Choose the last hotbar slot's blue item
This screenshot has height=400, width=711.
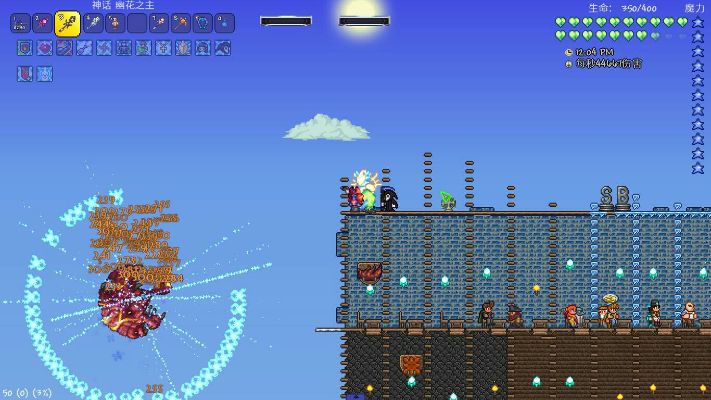pos(224,23)
